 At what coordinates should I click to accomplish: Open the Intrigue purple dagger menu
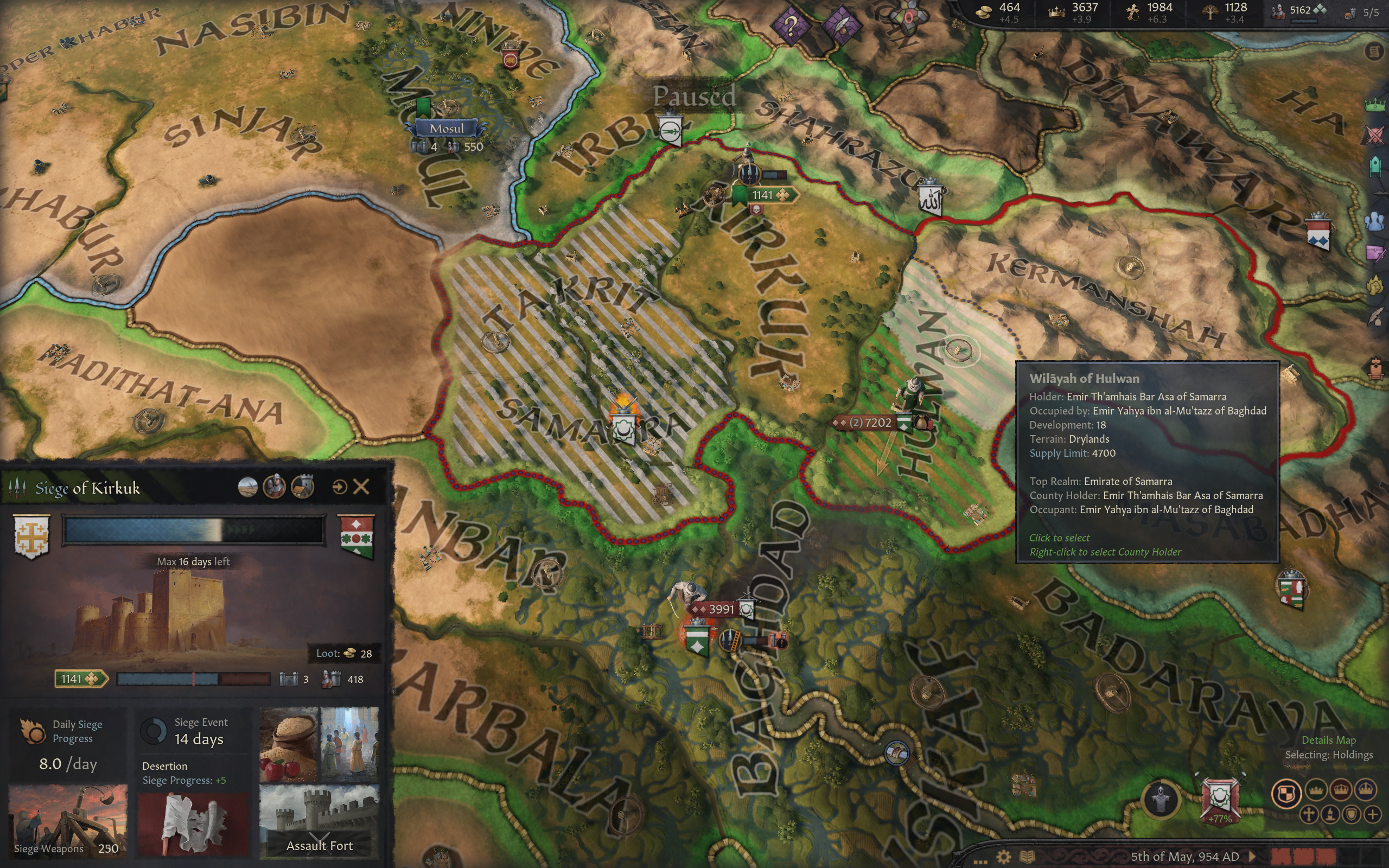tap(1375, 253)
